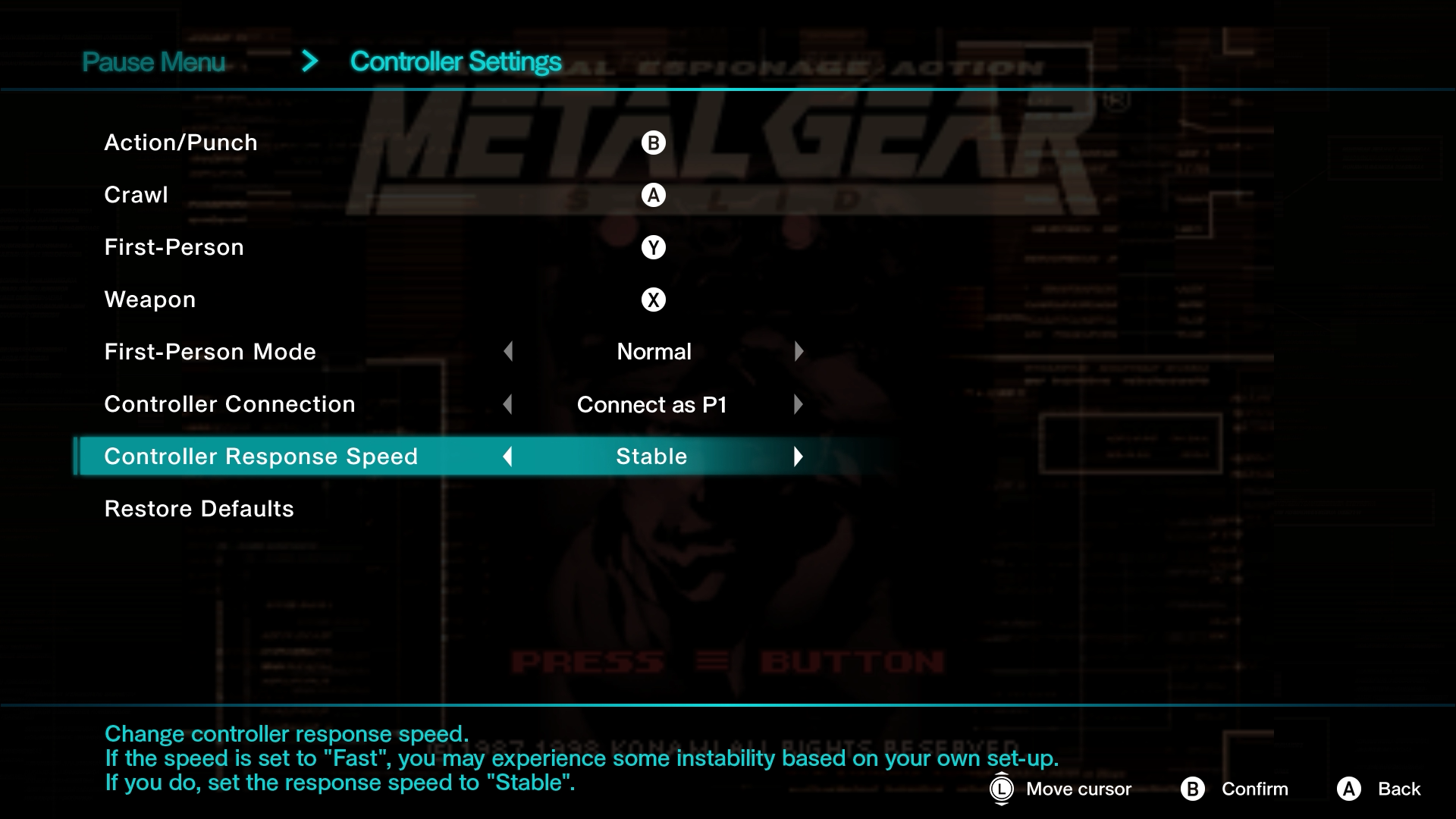Click the left arrow for First-Person Mode
Screen dimensions: 1456x819
(x=508, y=351)
